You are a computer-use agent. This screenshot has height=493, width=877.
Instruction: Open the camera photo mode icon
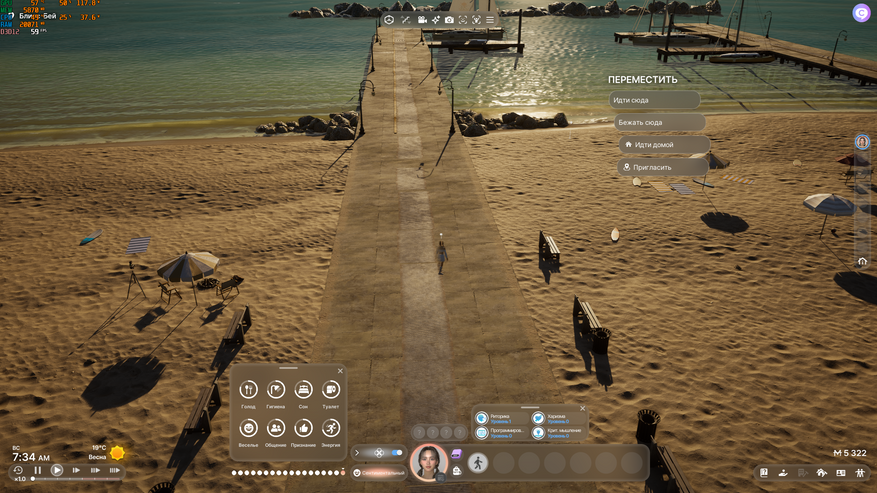[x=449, y=20]
